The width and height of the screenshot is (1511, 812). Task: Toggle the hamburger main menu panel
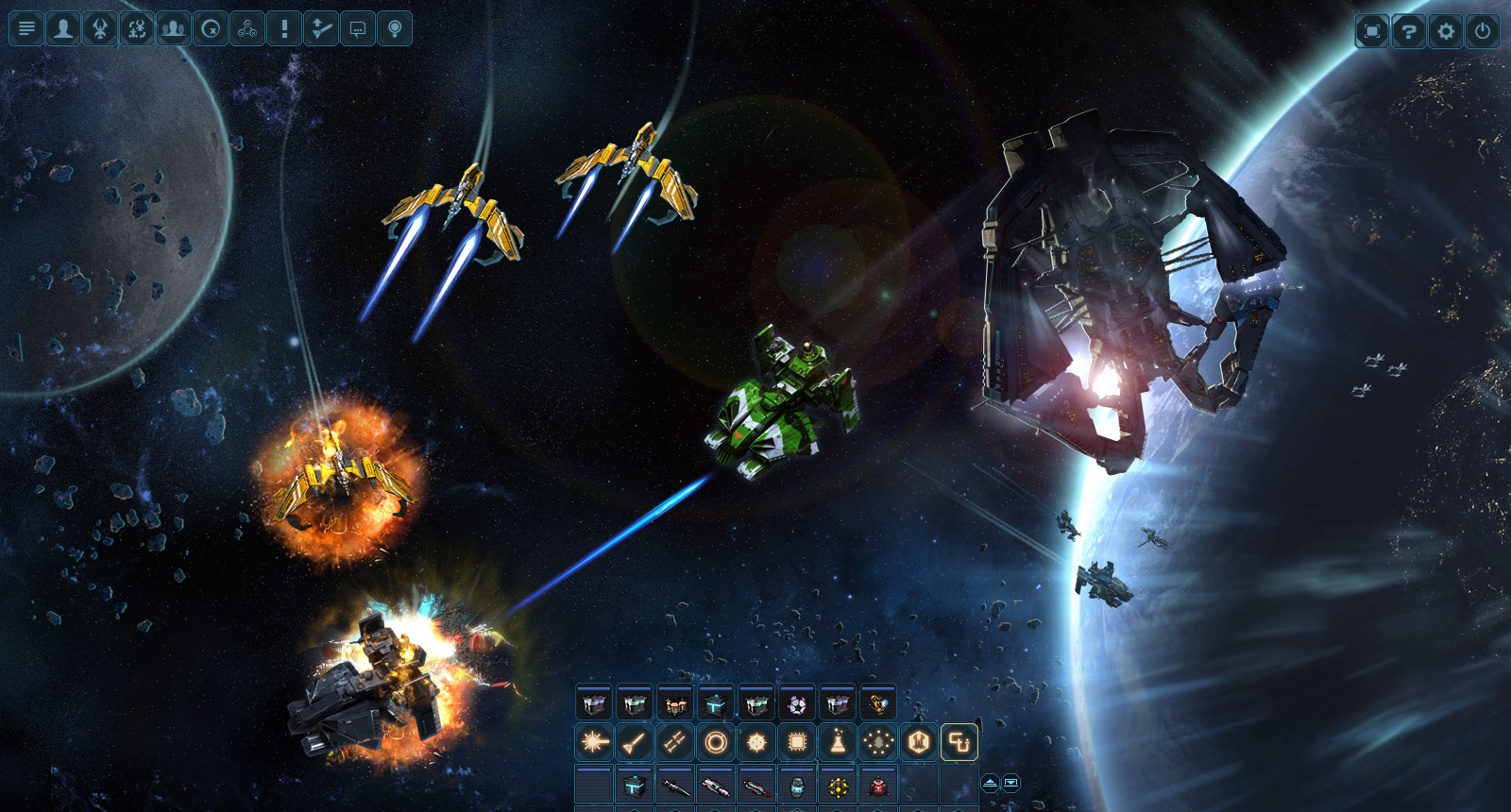pyautogui.click(x=26, y=28)
